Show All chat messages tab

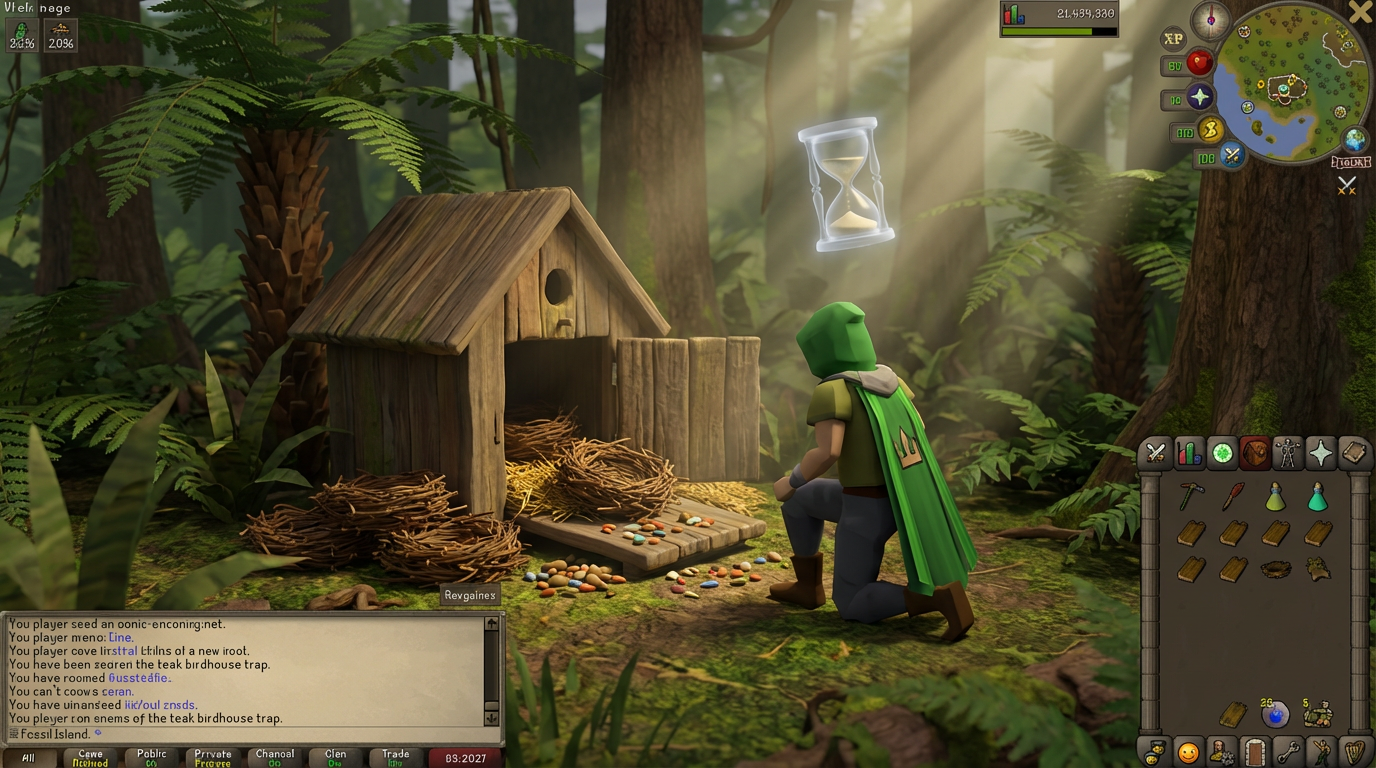28,758
